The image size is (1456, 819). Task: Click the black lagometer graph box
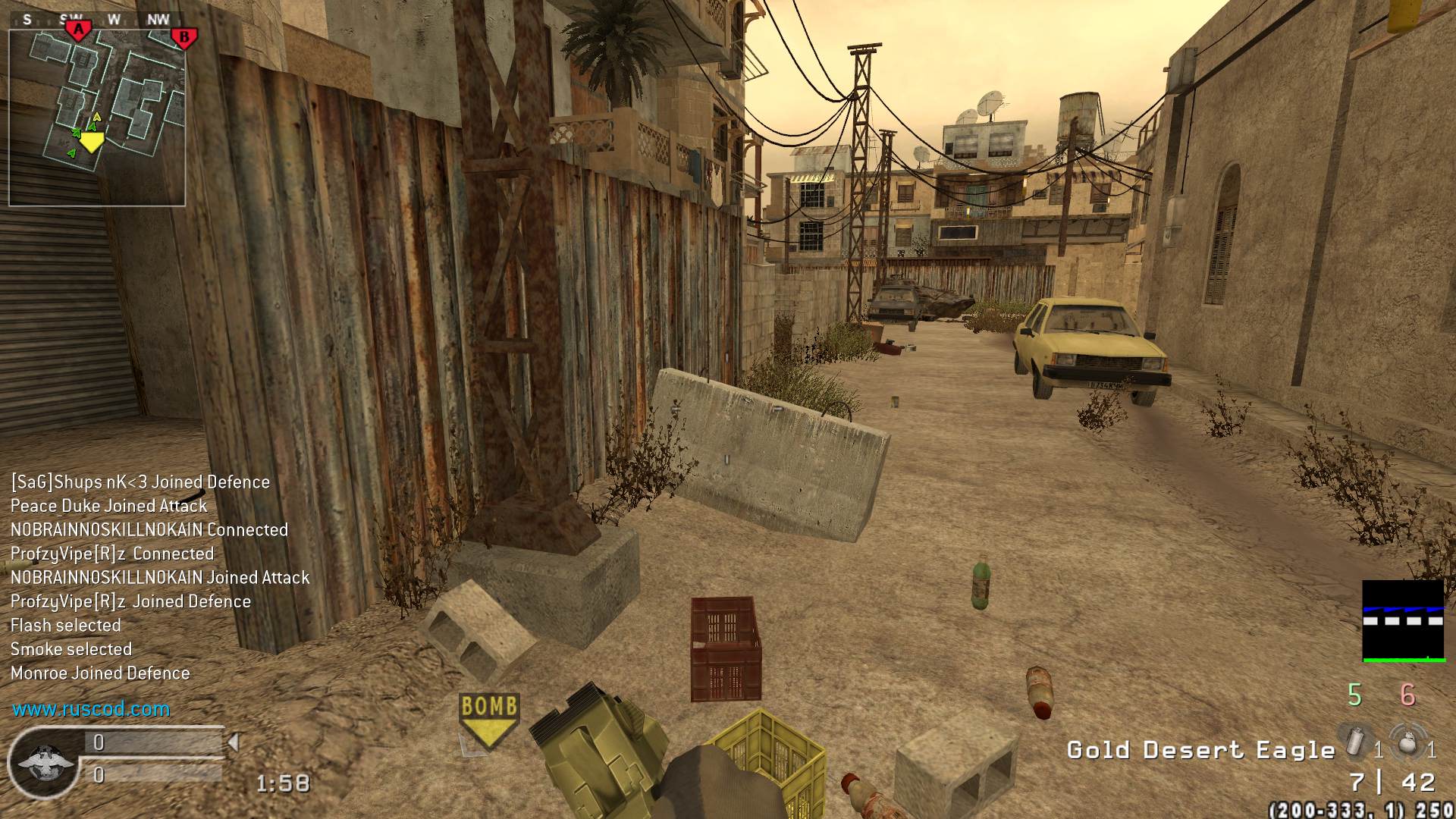click(x=1403, y=621)
